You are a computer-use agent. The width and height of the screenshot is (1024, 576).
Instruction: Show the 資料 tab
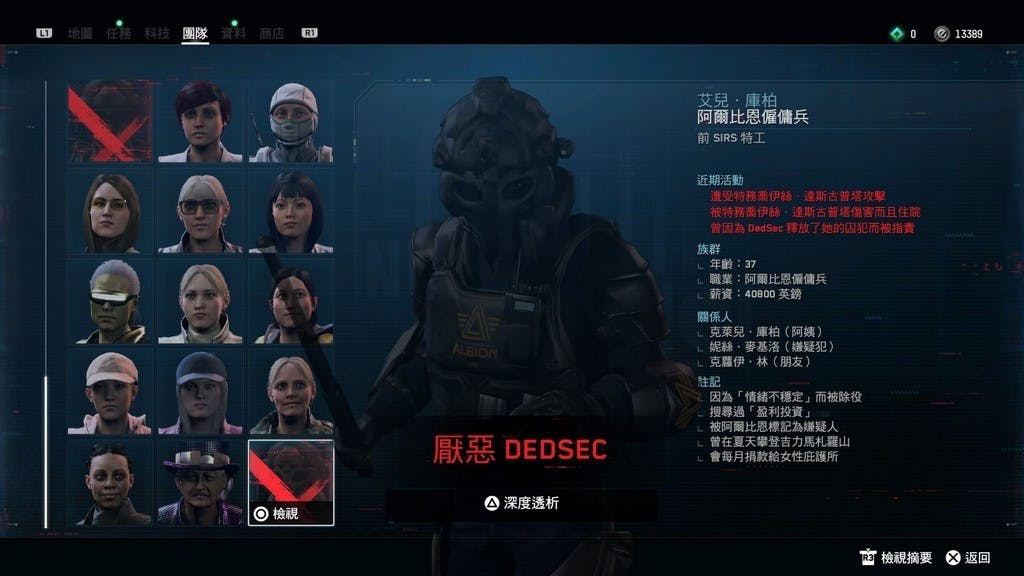(x=233, y=33)
